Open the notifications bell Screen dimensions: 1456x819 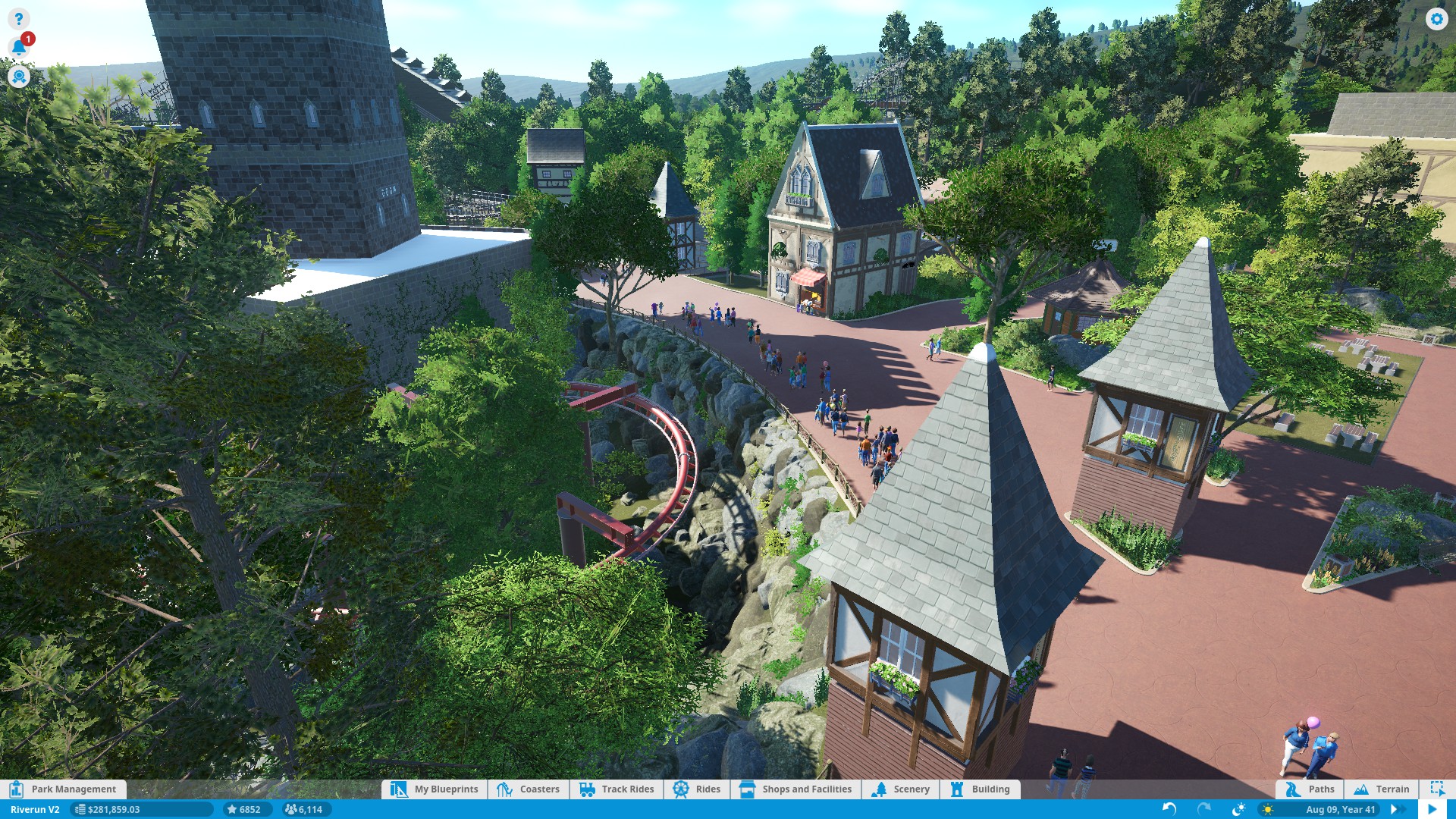(18, 48)
